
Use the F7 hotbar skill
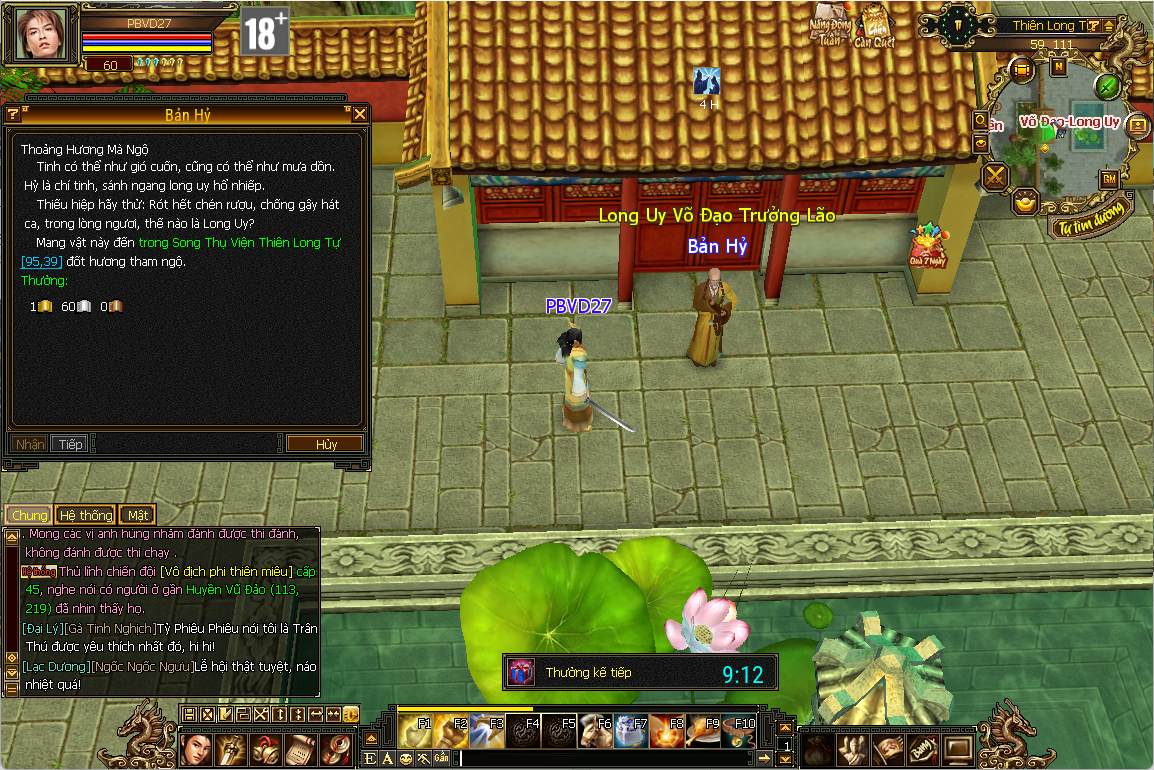click(630, 731)
